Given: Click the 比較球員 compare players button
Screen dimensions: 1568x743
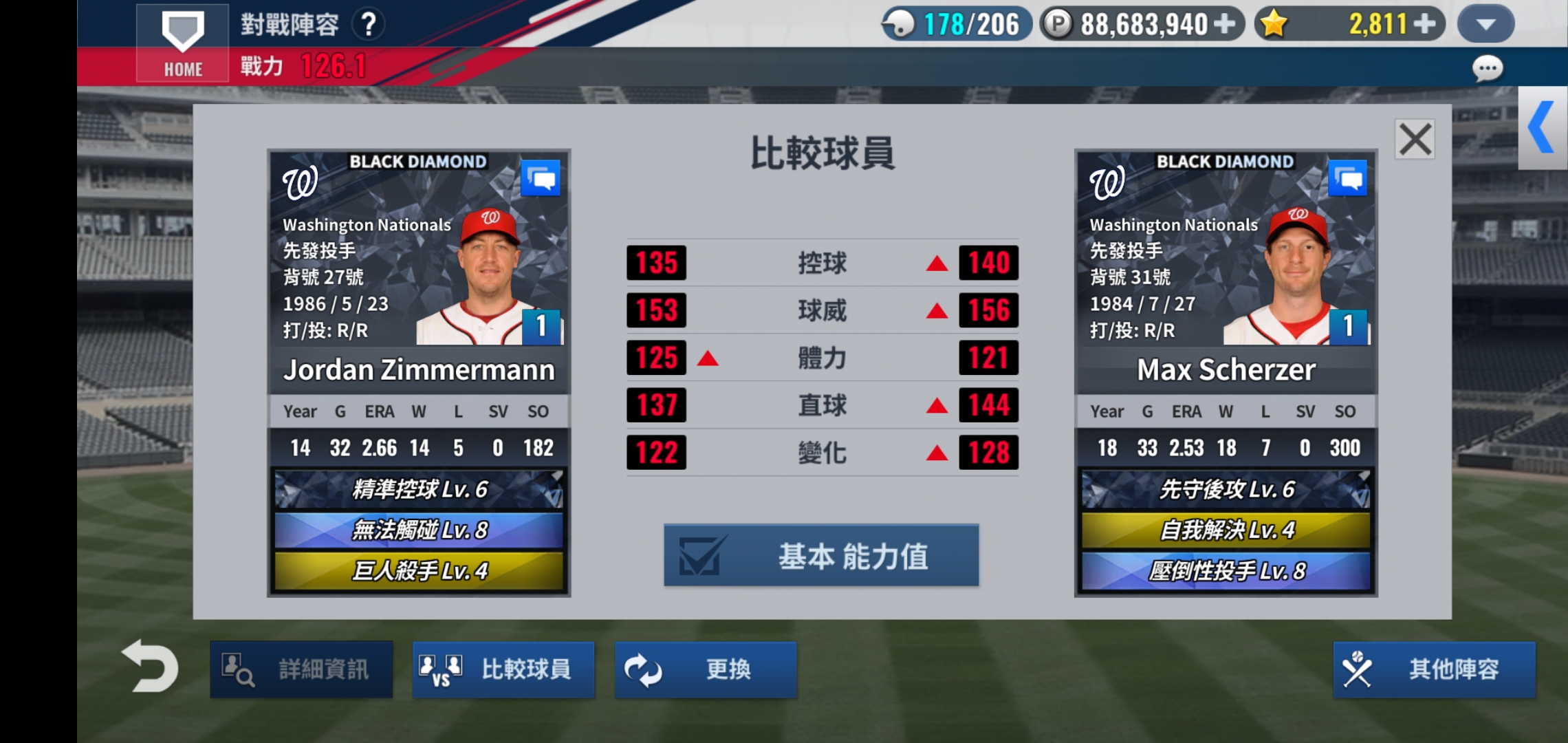Looking at the screenshot, I should (x=503, y=668).
